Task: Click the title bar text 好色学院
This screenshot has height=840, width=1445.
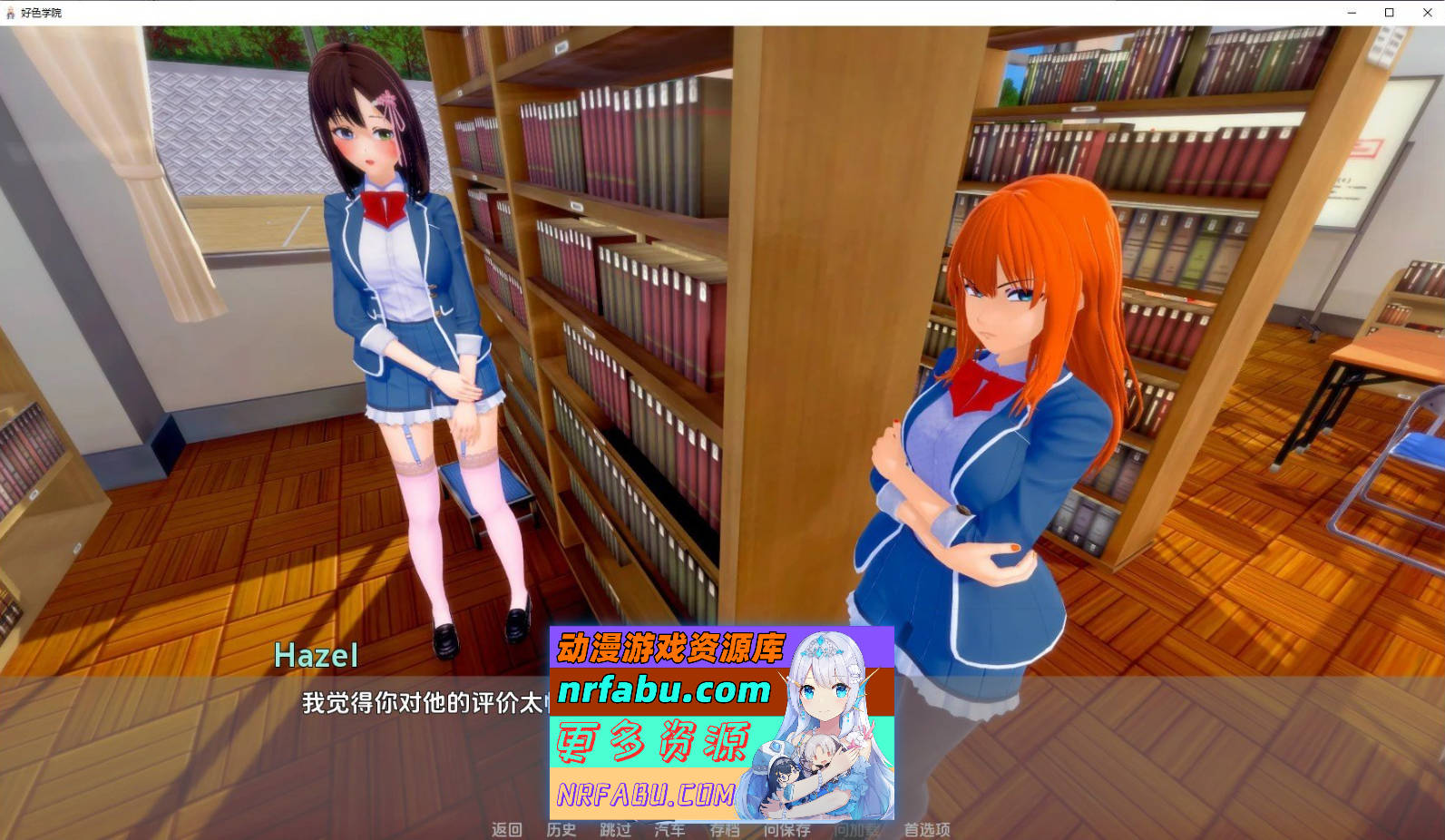Action: coord(40,13)
